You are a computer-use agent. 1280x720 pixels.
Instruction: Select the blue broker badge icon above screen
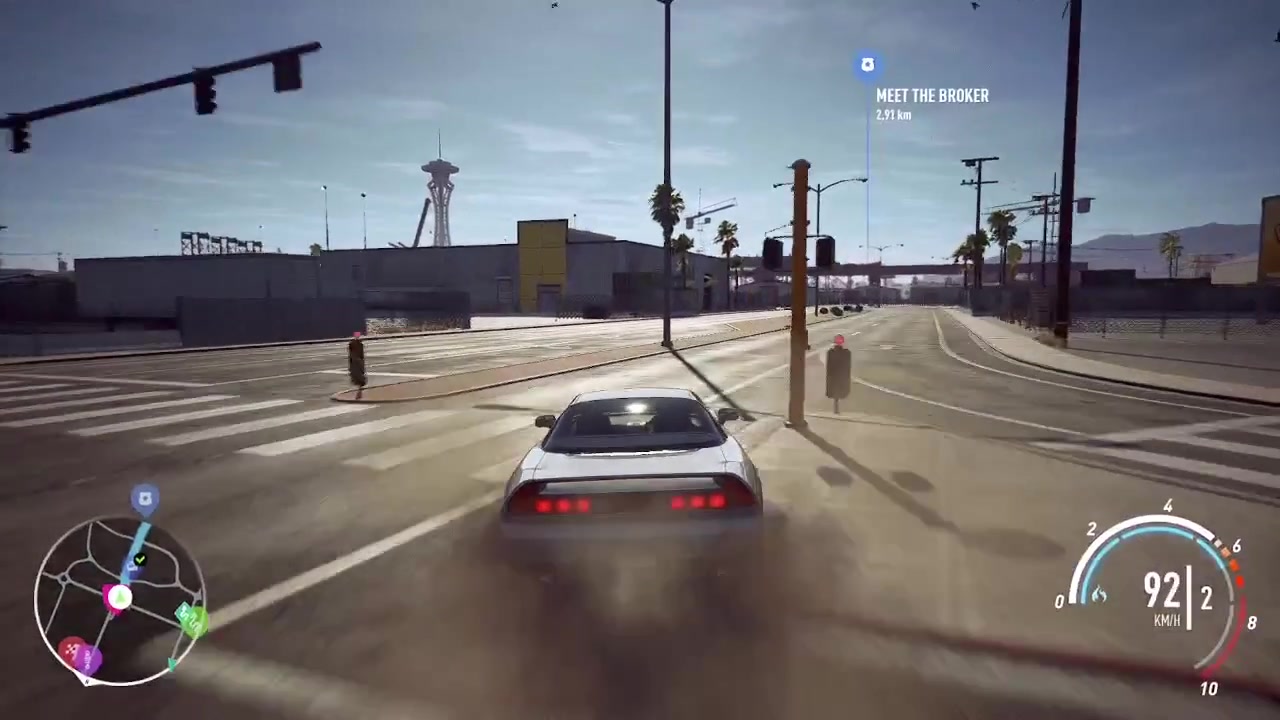click(x=867, y=64)
